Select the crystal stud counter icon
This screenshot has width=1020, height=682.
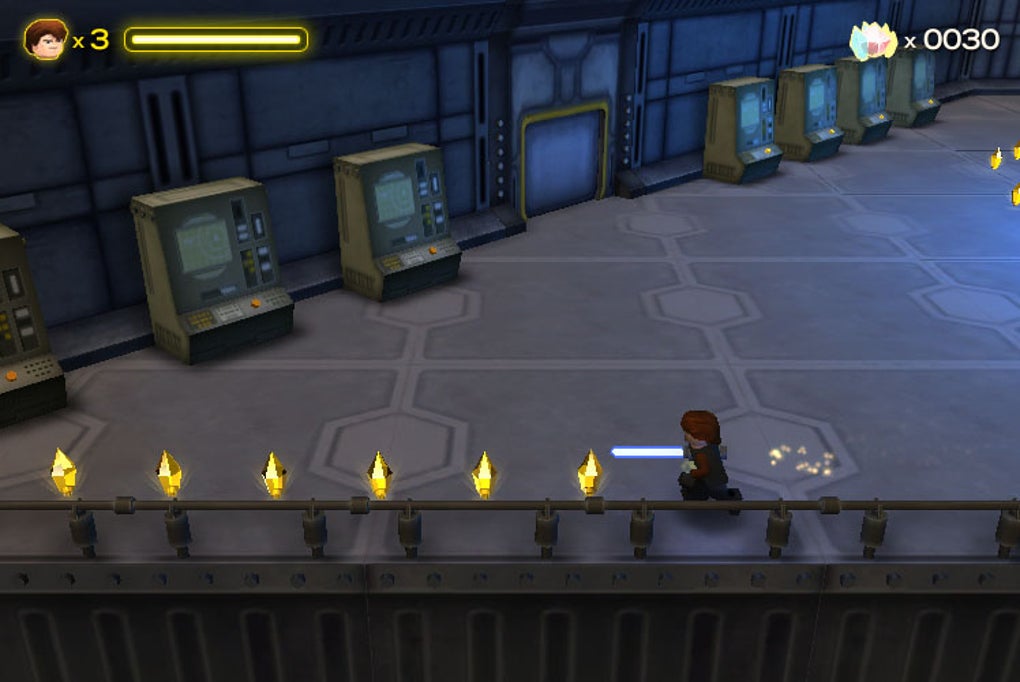872,41
